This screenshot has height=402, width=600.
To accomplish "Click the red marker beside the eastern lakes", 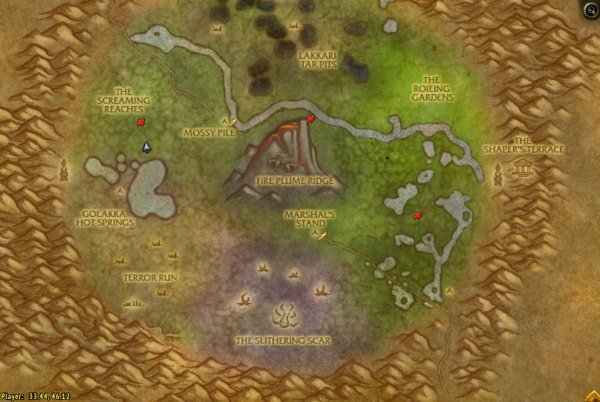I will pyautogui.click(x=417, y=214).
